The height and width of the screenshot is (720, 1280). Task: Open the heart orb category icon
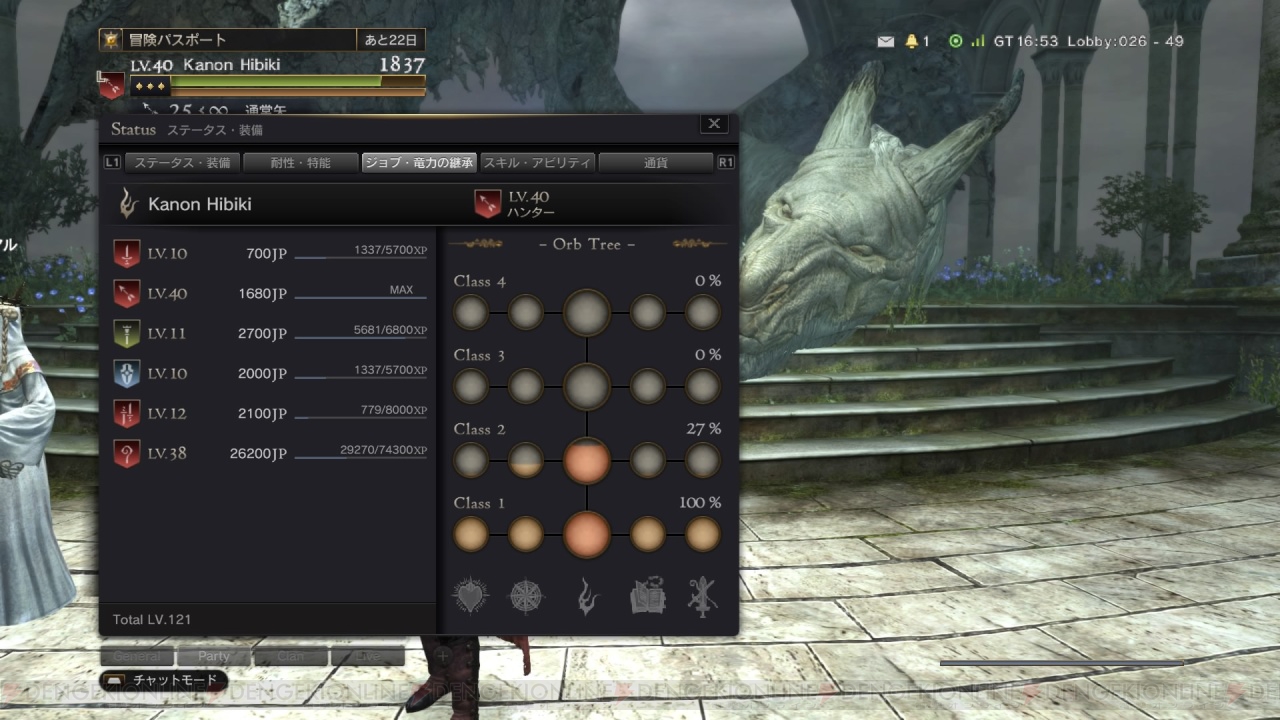[470, 595]
